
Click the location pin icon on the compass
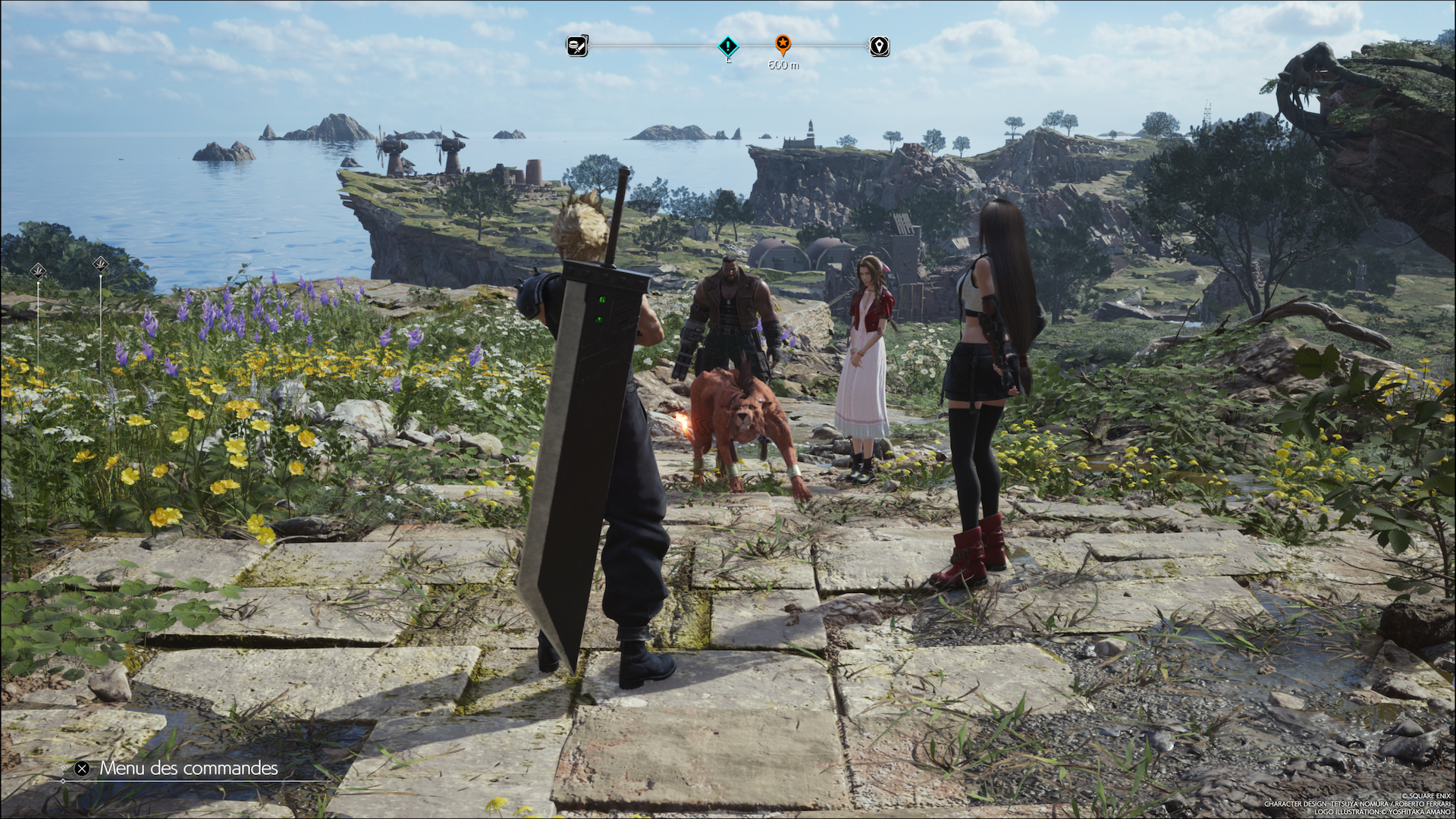coord(879,46)
